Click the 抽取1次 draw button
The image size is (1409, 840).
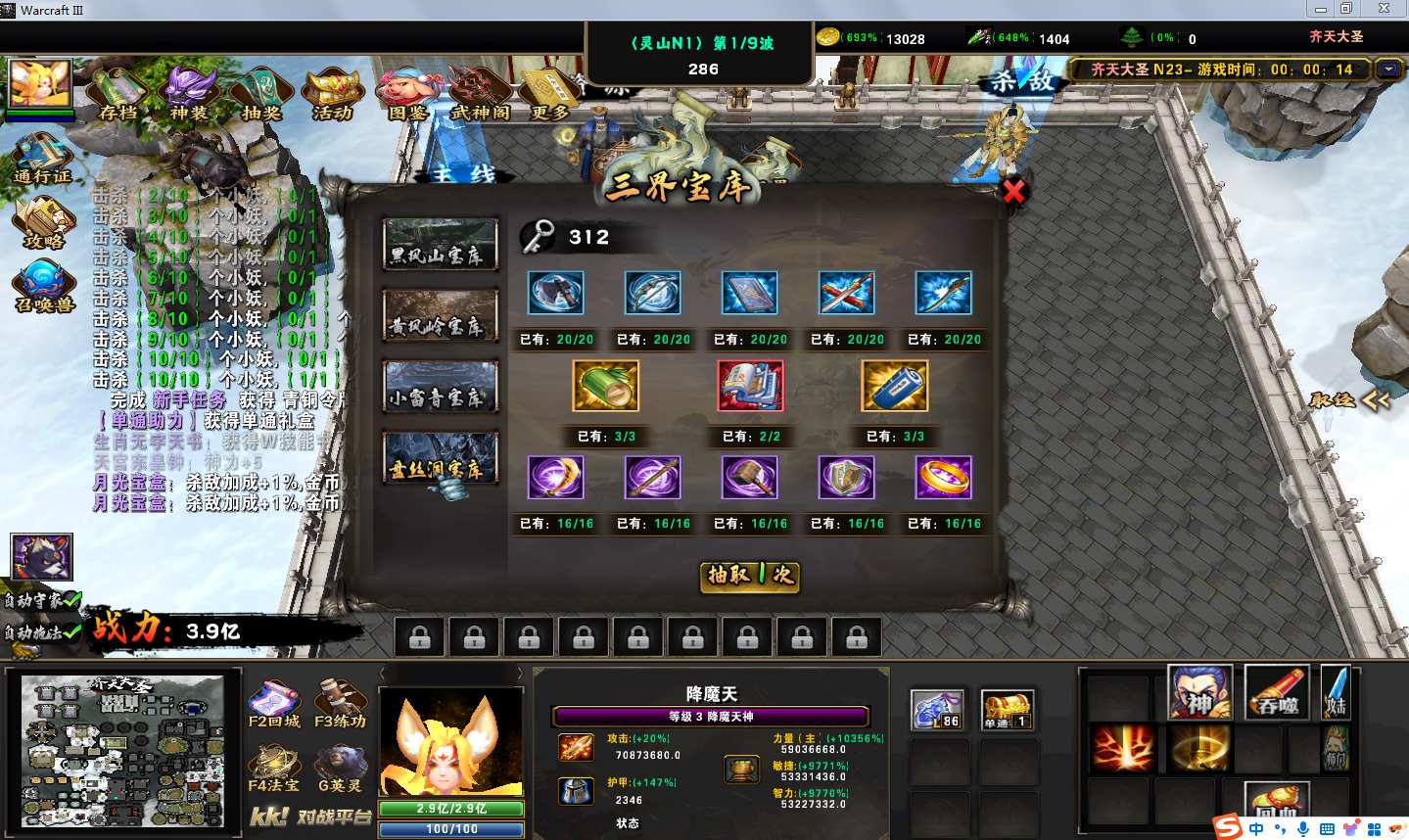(x=750, y=576)
